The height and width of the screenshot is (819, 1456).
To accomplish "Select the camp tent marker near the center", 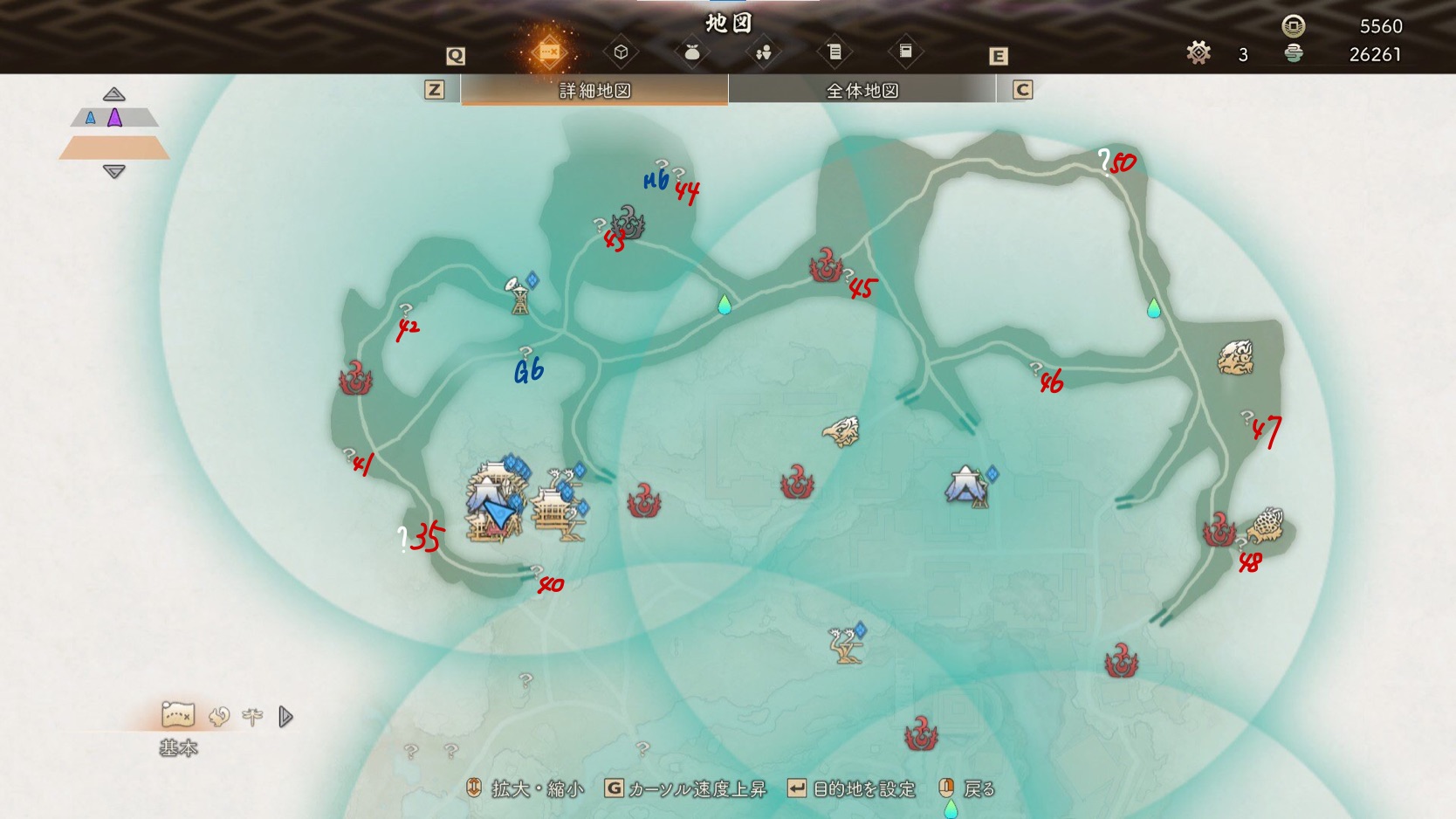I will (965, 485).
